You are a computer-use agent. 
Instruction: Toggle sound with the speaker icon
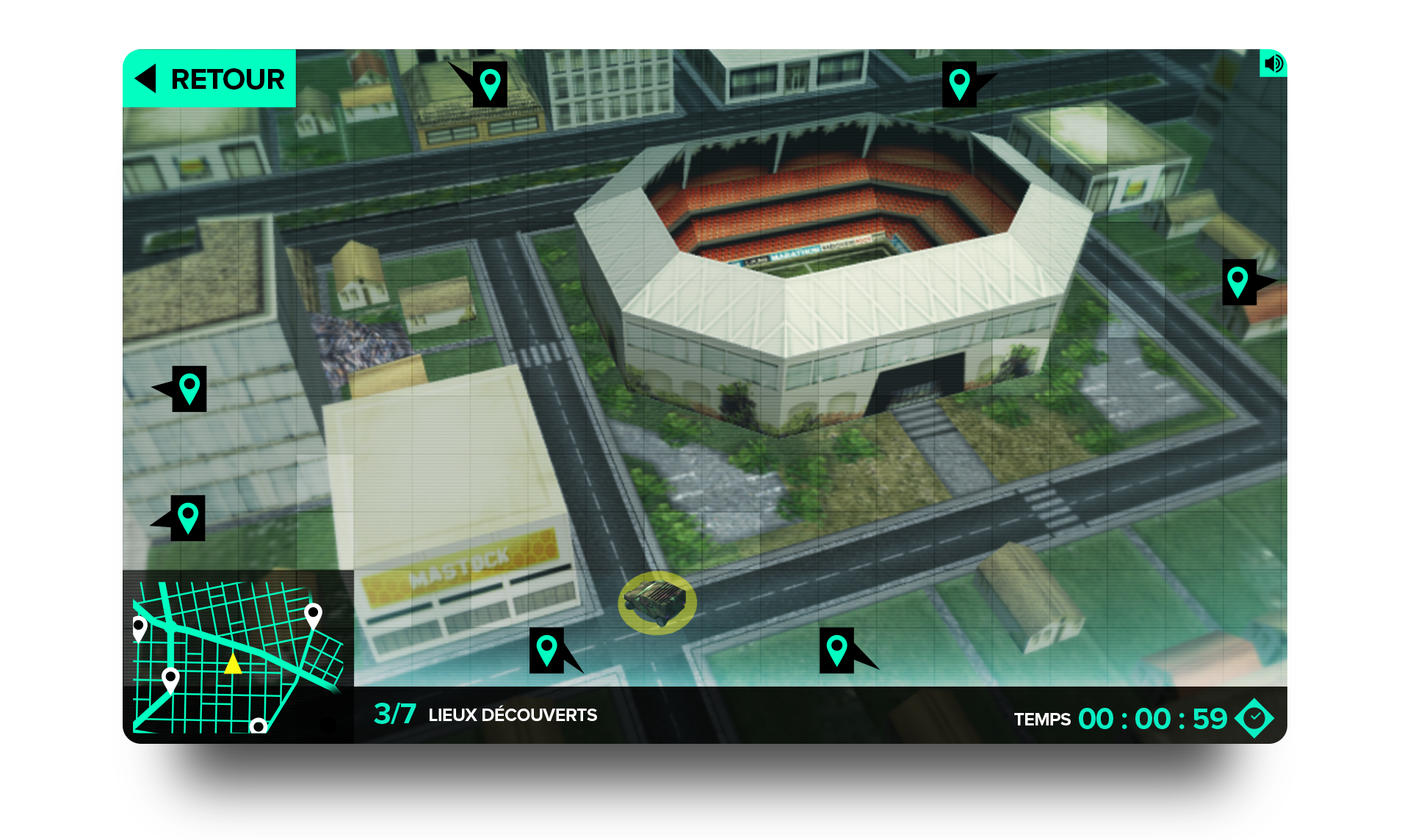click(x=1273, y=63)
